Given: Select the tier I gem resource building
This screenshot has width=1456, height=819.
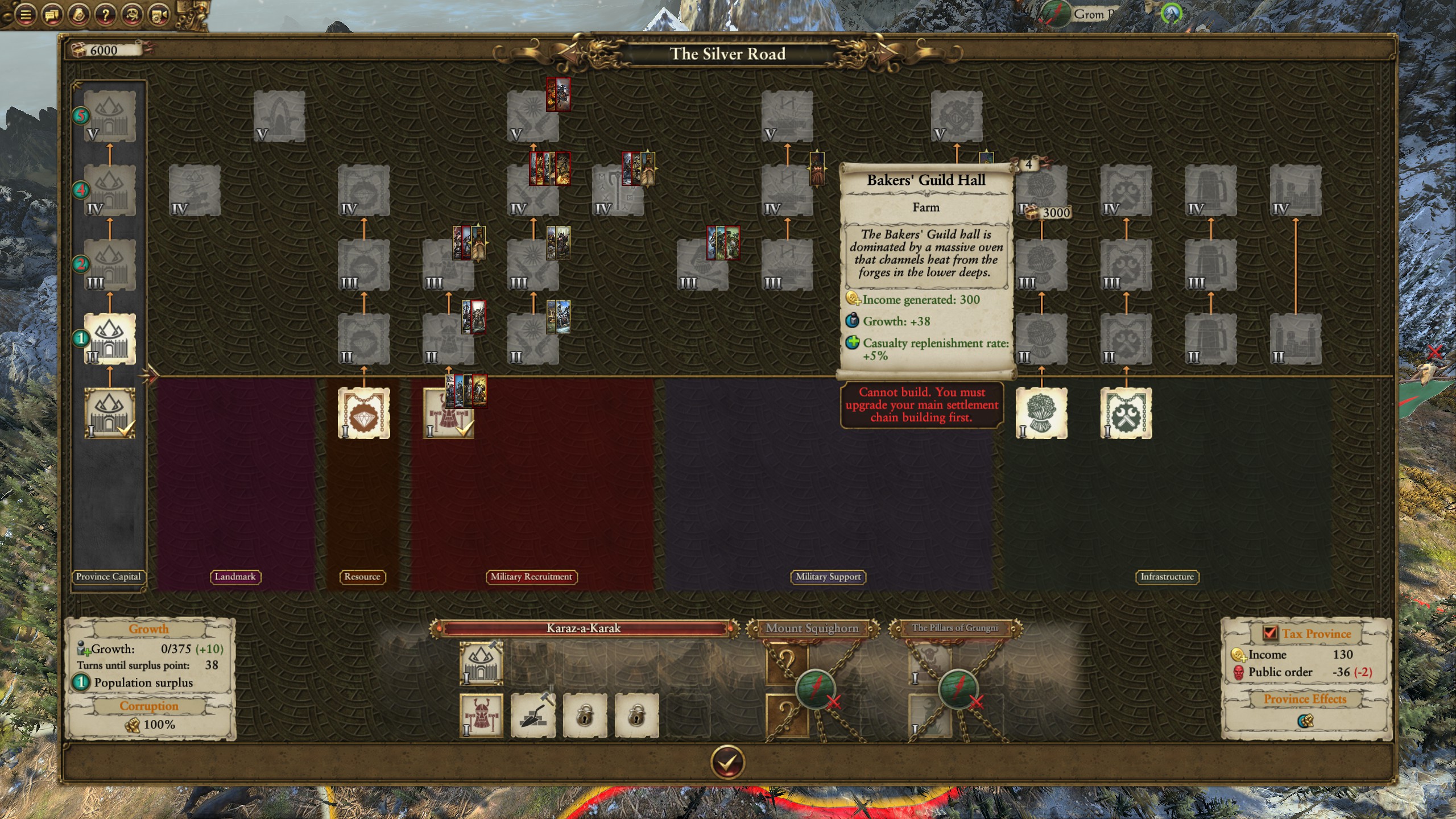Looking at the screenshot, I should (363, 413).
